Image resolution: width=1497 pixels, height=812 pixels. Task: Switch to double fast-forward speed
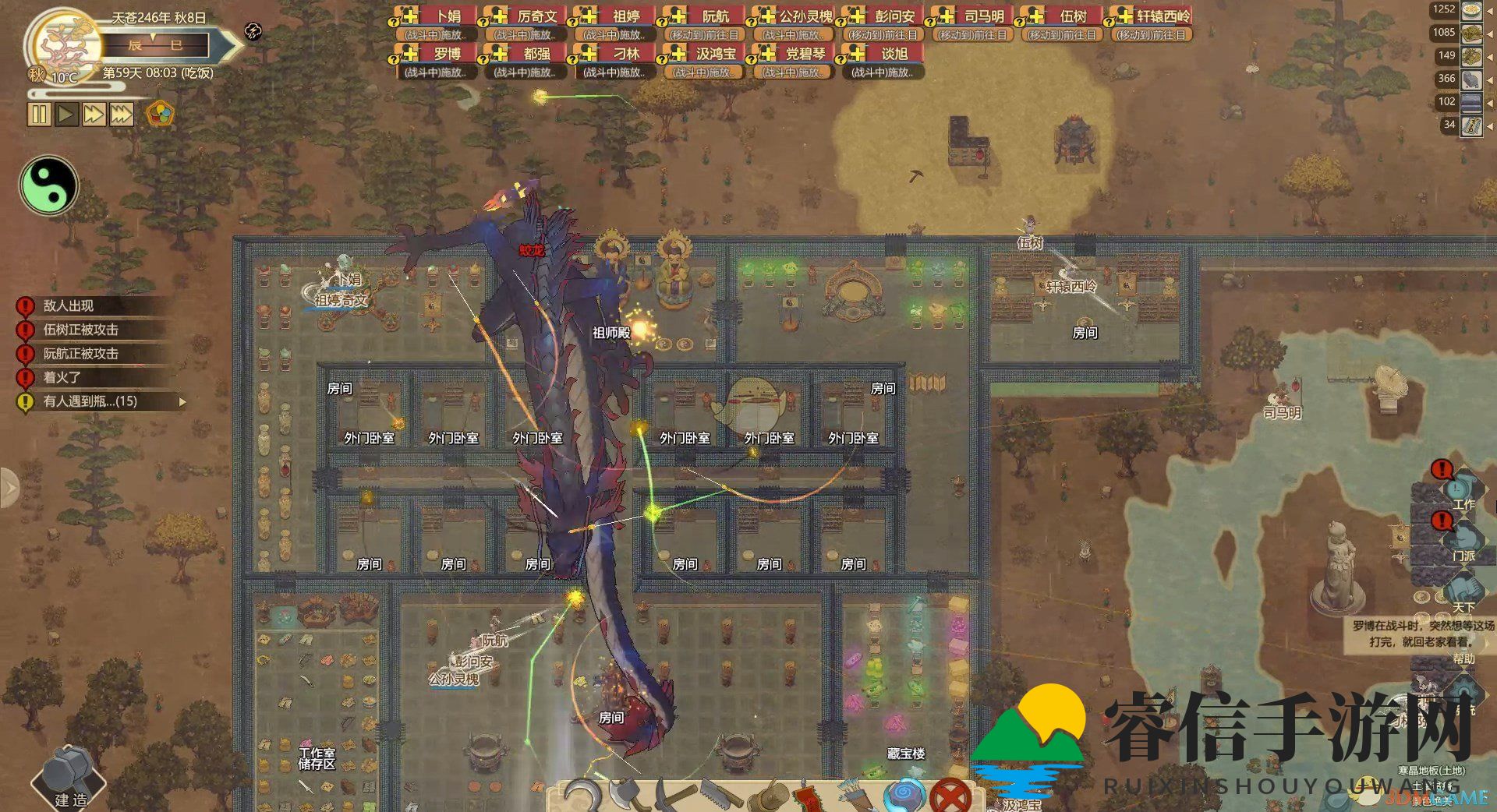(94, 115)
